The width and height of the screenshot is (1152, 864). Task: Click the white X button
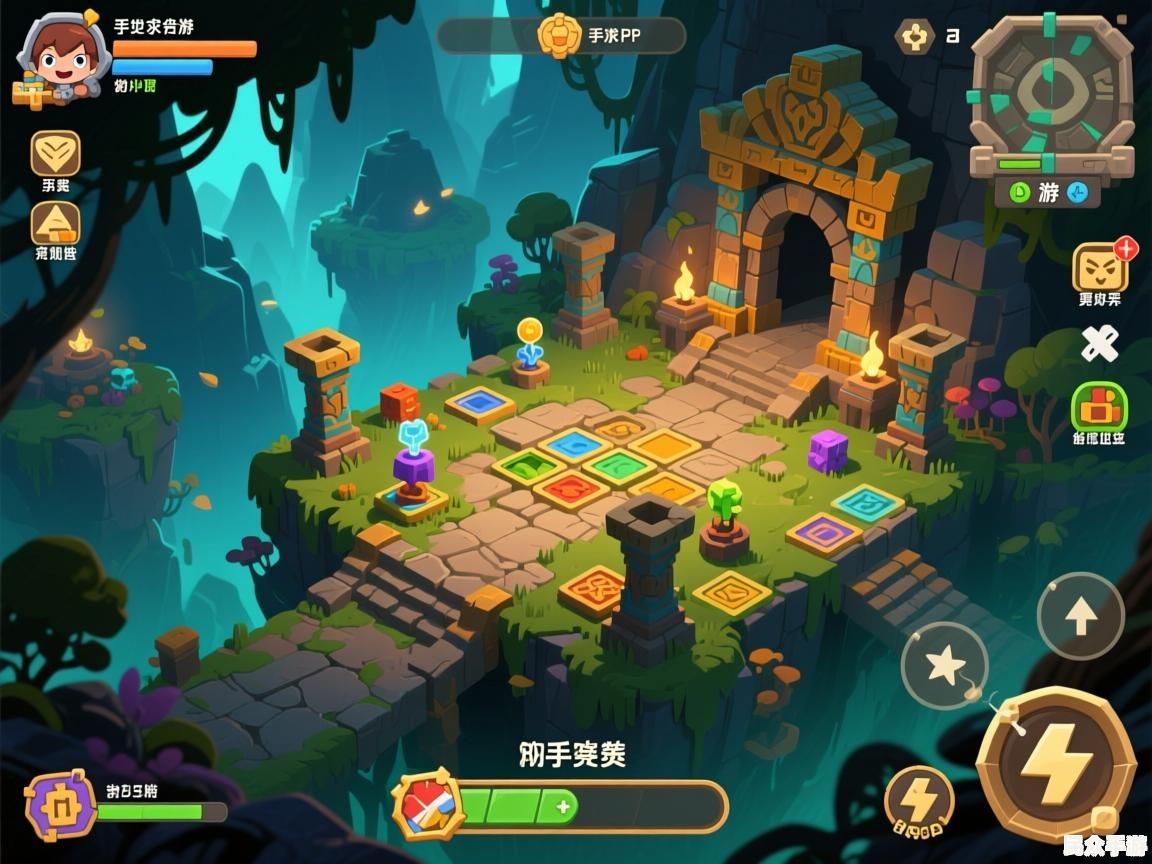point(1100,345)
